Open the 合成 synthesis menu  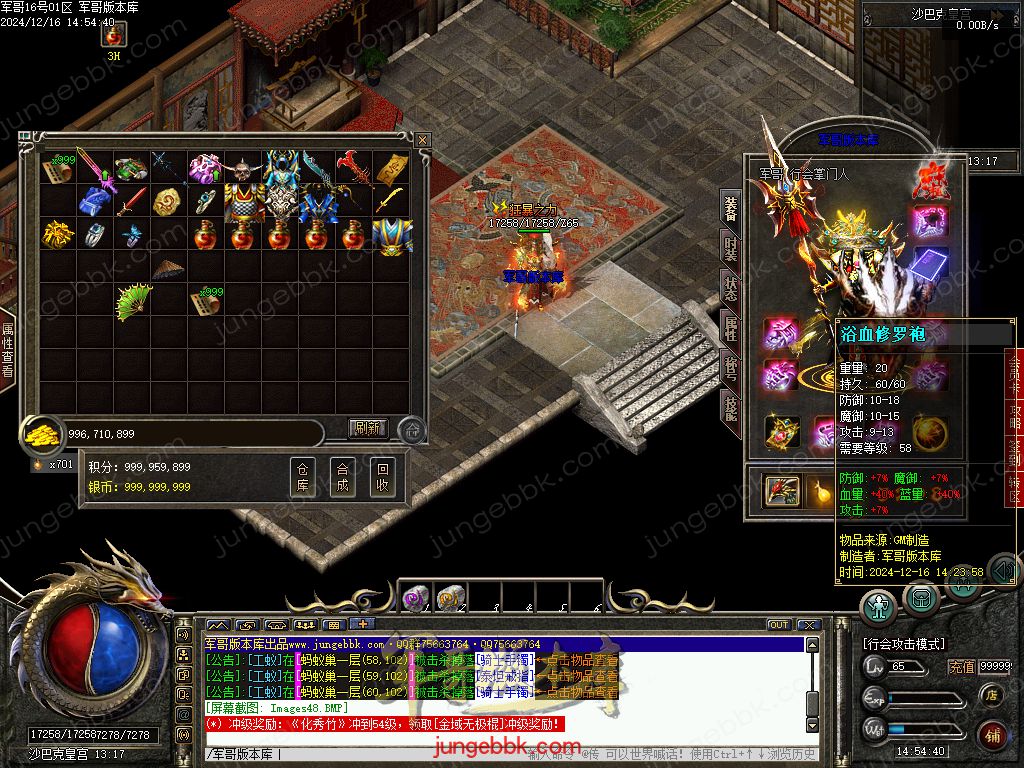pyautogui.click(x=342, y=477)
